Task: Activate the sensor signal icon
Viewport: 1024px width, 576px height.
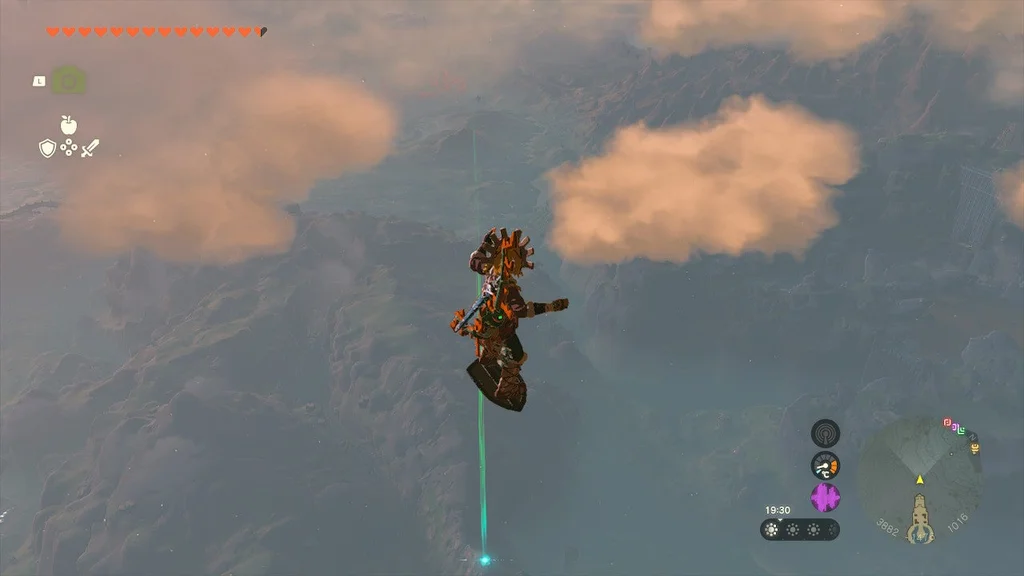Action: click(x=825, y=433)
